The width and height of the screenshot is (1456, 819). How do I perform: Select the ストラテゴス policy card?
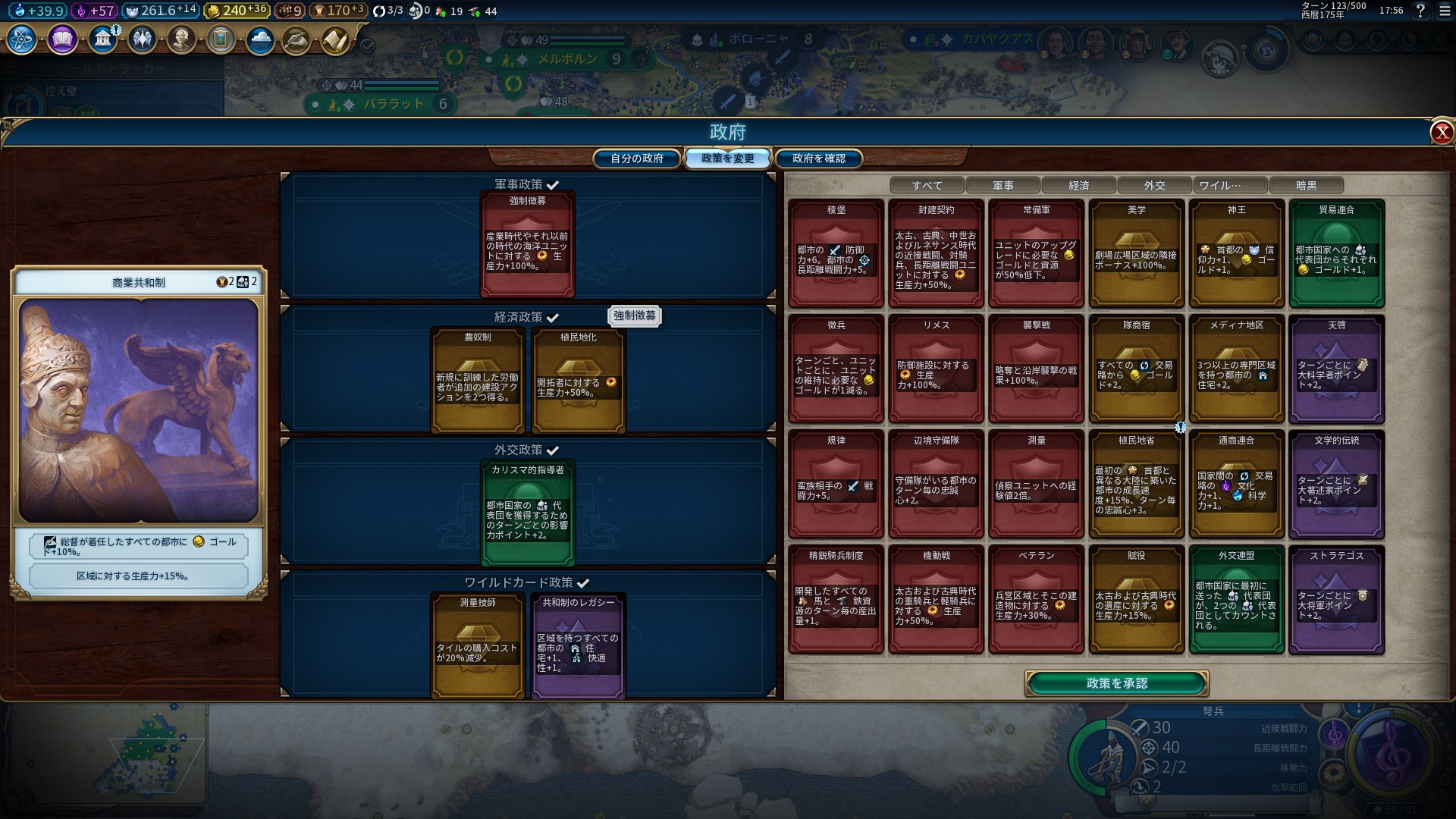1336,599
